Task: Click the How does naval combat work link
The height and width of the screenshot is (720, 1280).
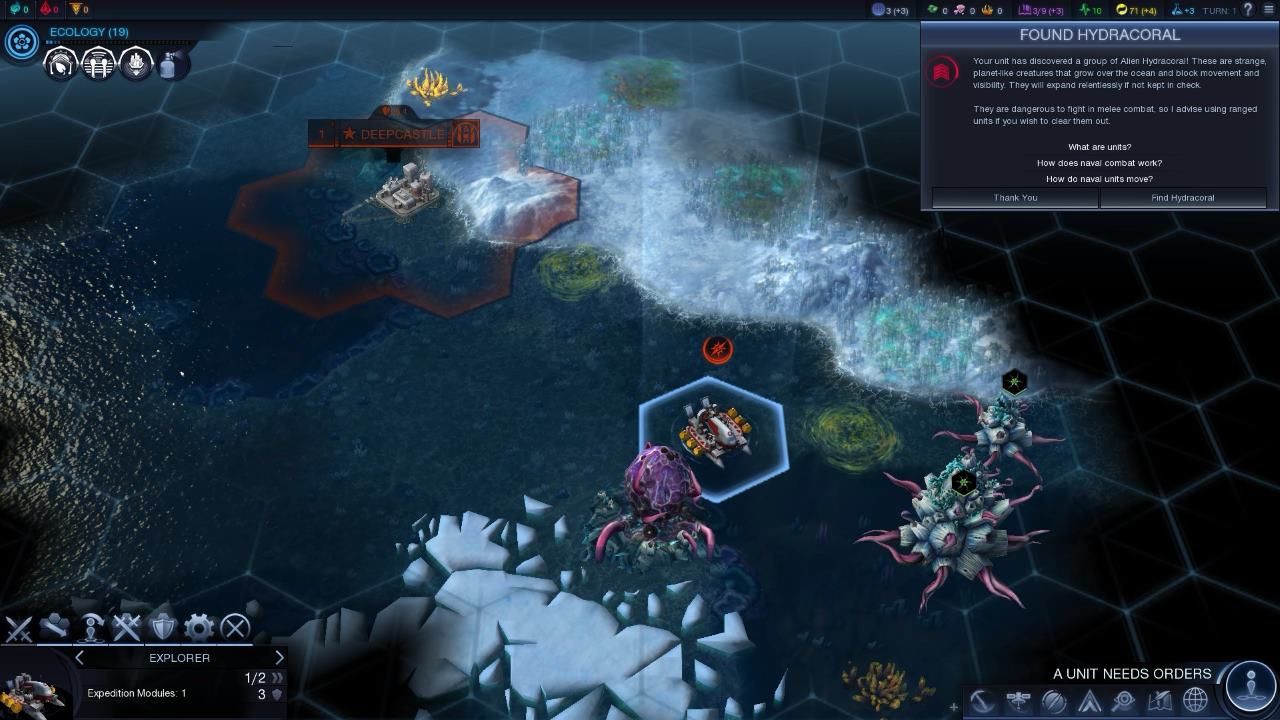Action: point(1100,162)
